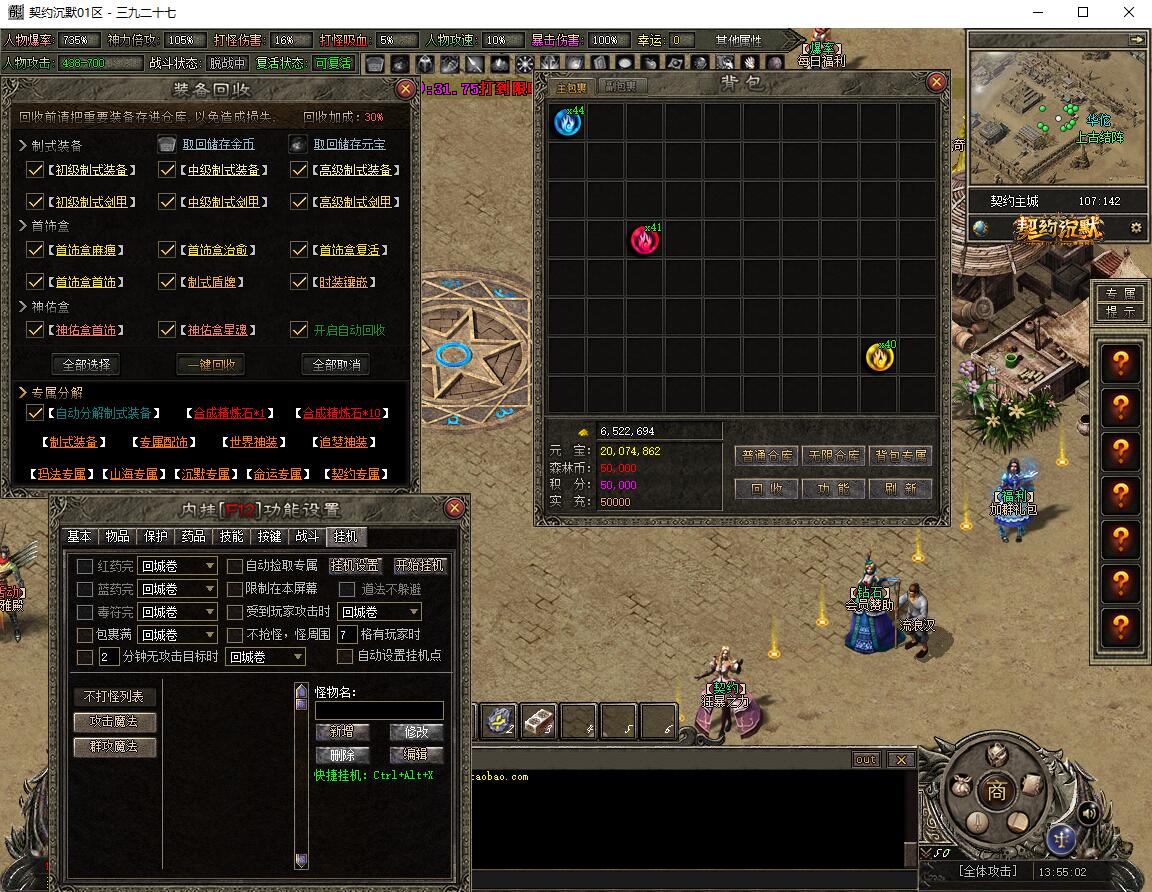The width and height of the screenshot is (1152, 892).
Task: Click the 一键回收 recycle button
Action: (x=210, y=364)
